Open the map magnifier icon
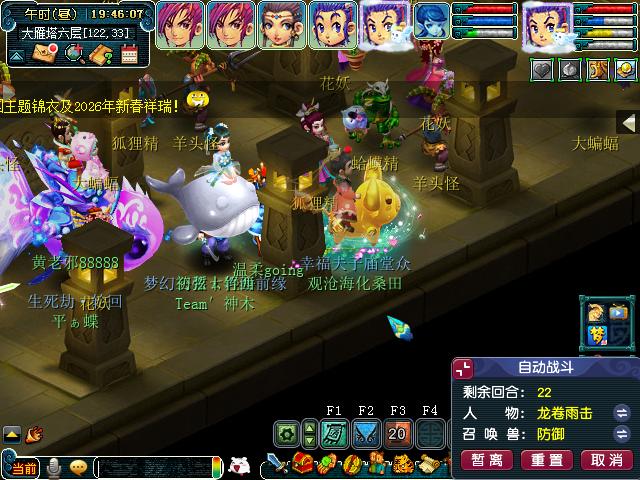 (x=73, y=54)
